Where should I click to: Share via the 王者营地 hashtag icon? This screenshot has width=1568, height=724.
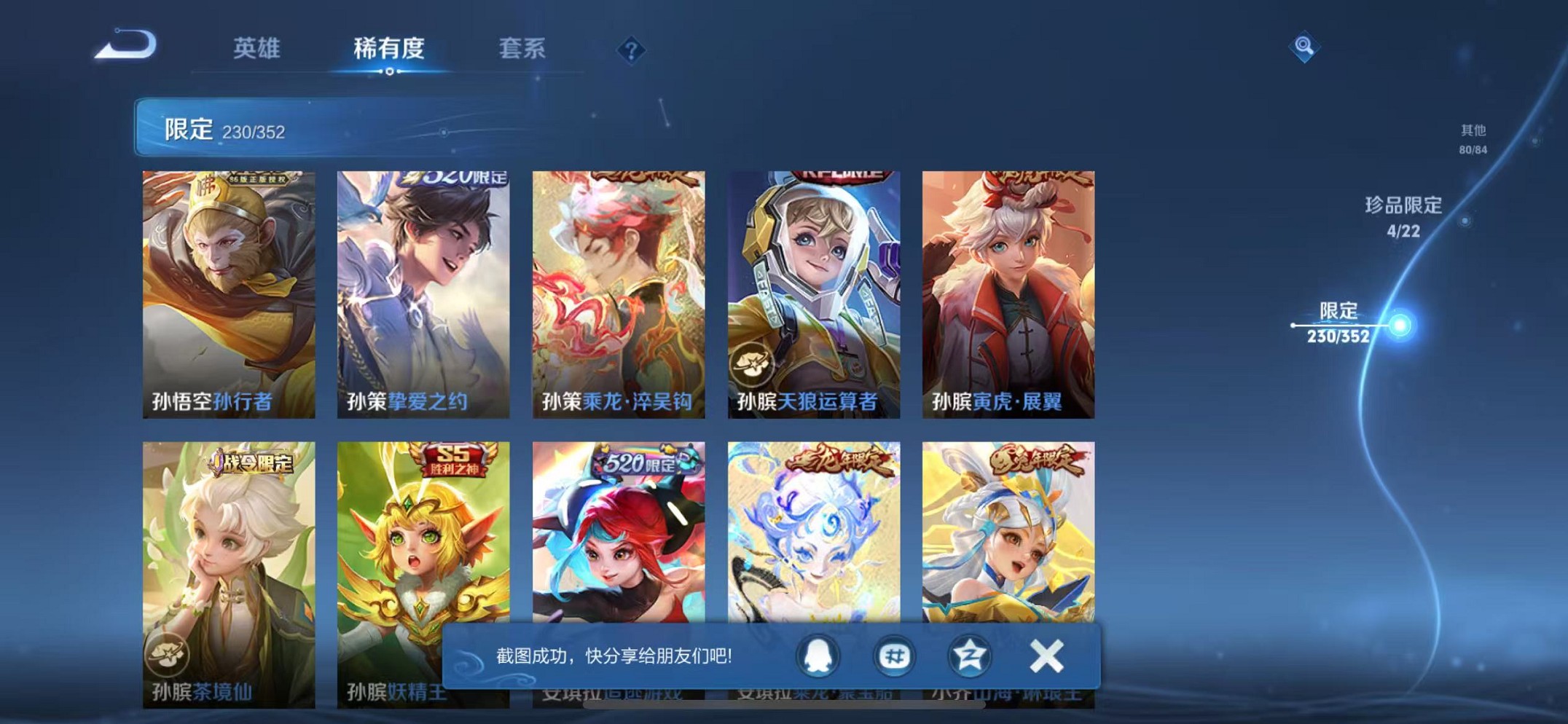pyautogui.click(x=893, y=656)
